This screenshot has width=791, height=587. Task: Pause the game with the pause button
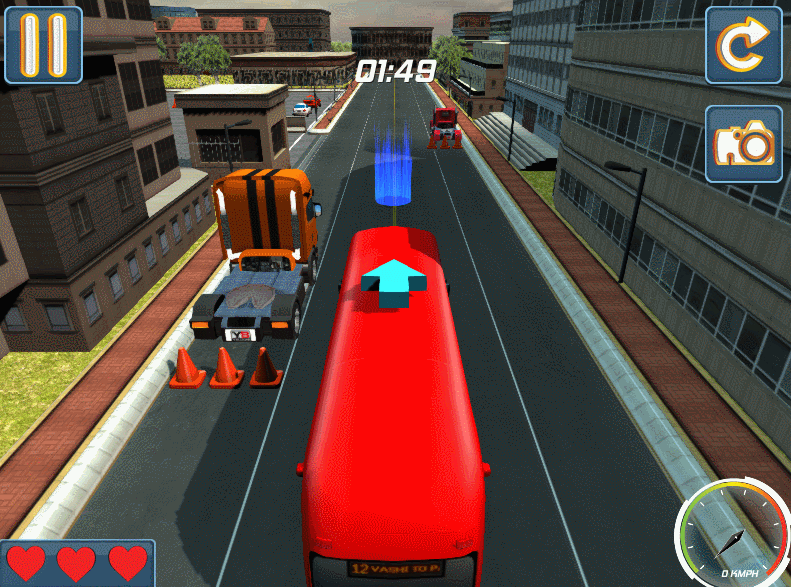pos(43,45)
